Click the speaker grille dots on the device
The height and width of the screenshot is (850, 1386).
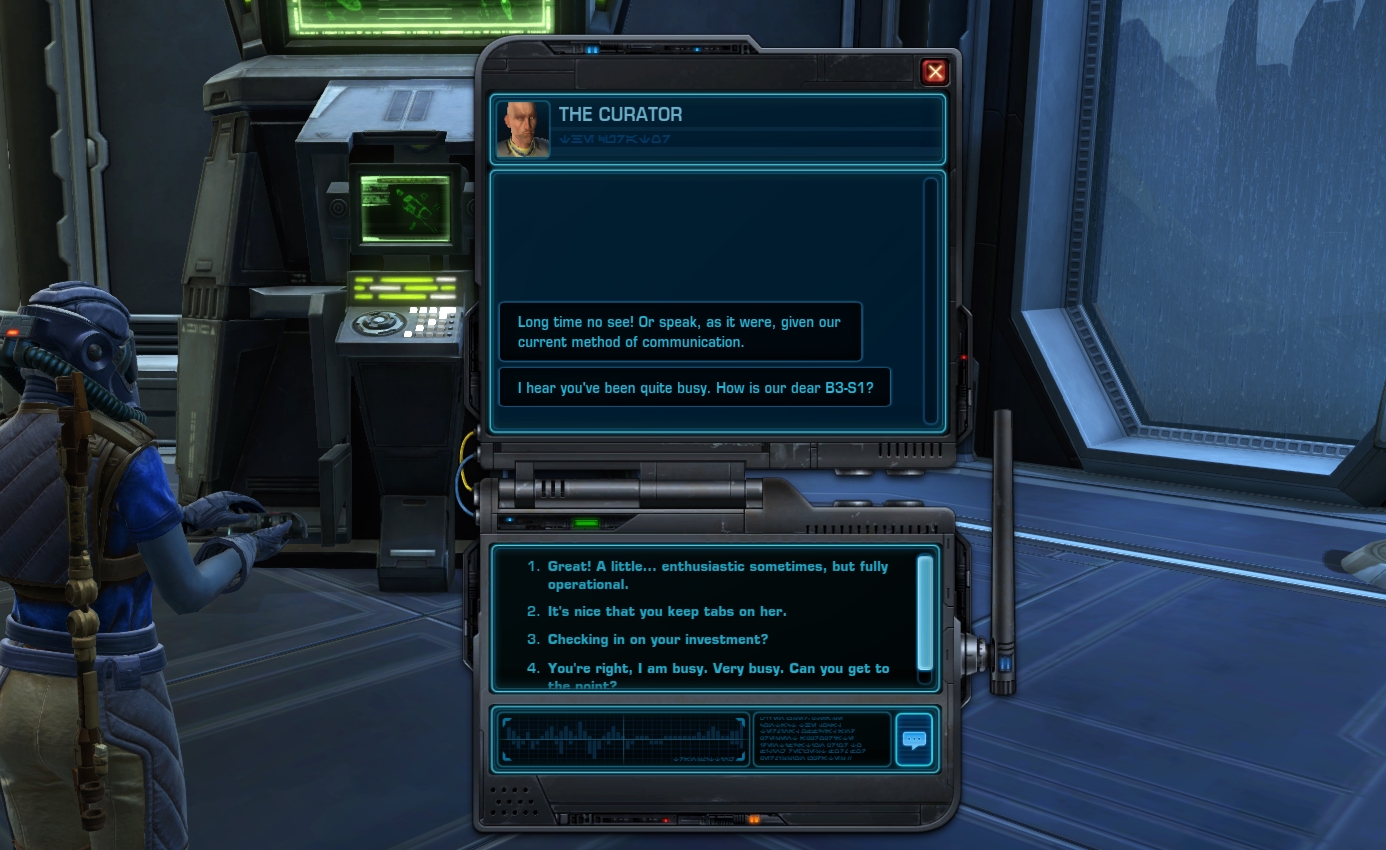pyautogui.click(x=513, y=800)
